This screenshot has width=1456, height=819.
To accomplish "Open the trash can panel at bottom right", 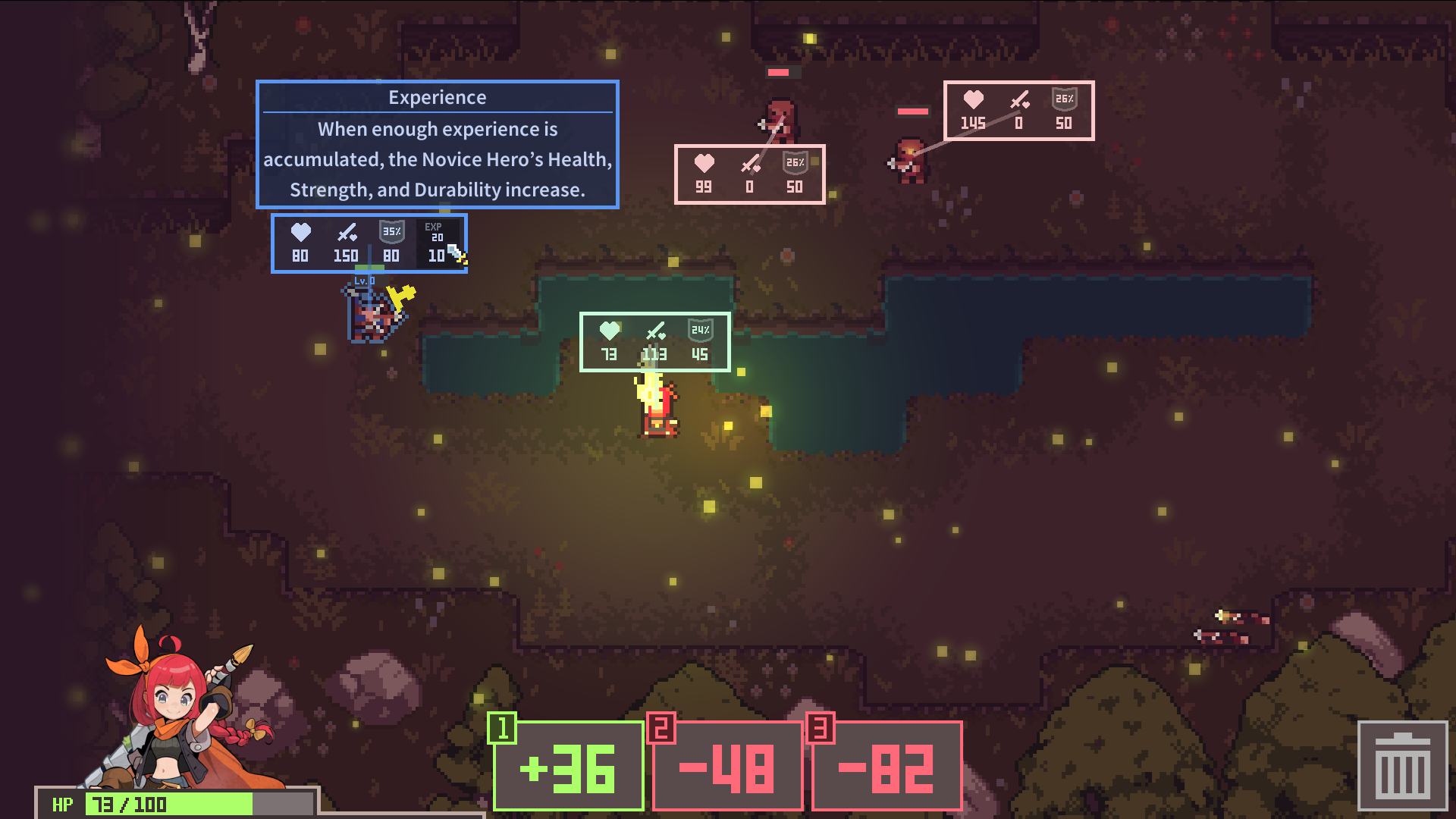I will (1404, 766).
